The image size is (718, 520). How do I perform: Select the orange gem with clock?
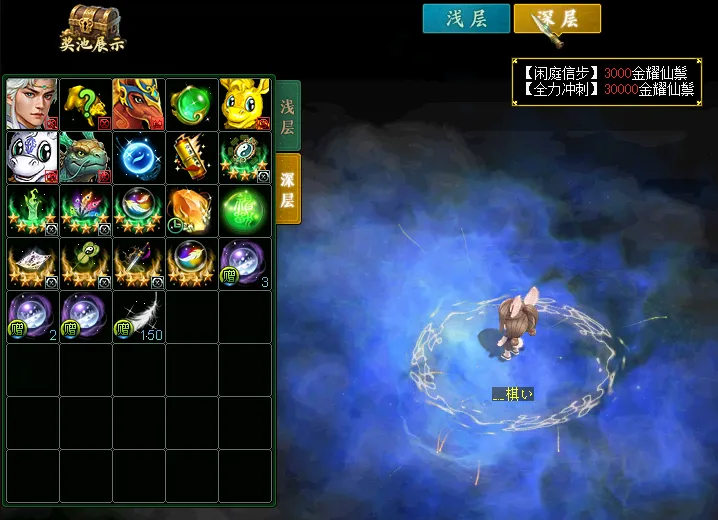tap(192, 210)
